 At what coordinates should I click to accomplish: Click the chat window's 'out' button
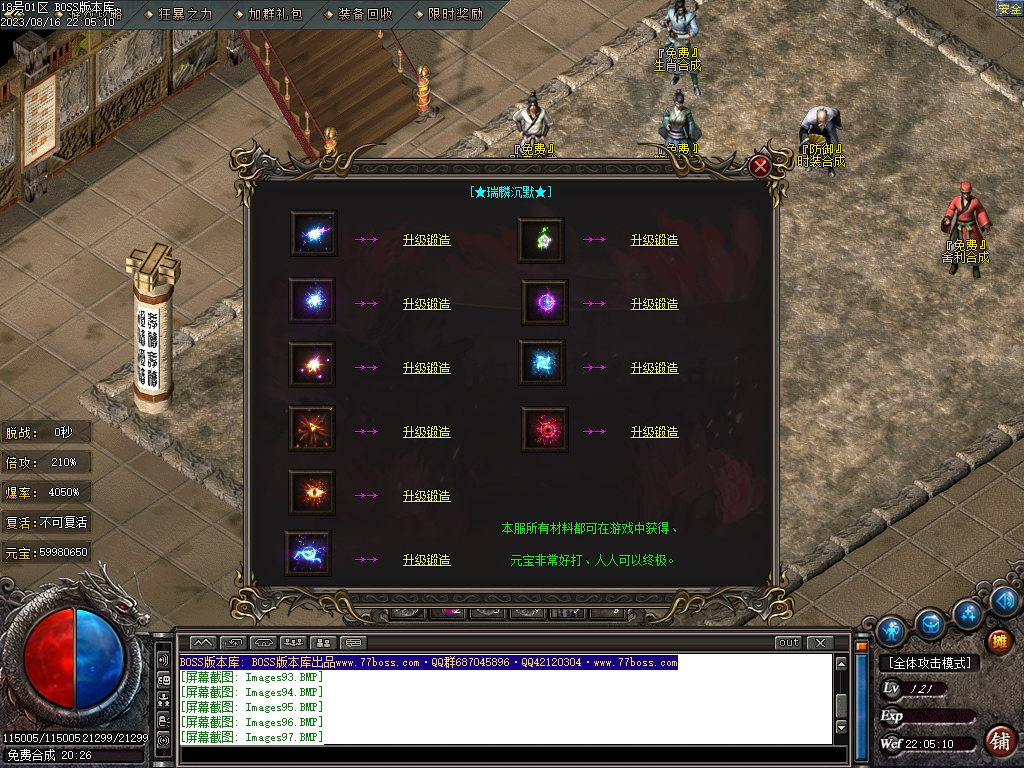point(788,643)
